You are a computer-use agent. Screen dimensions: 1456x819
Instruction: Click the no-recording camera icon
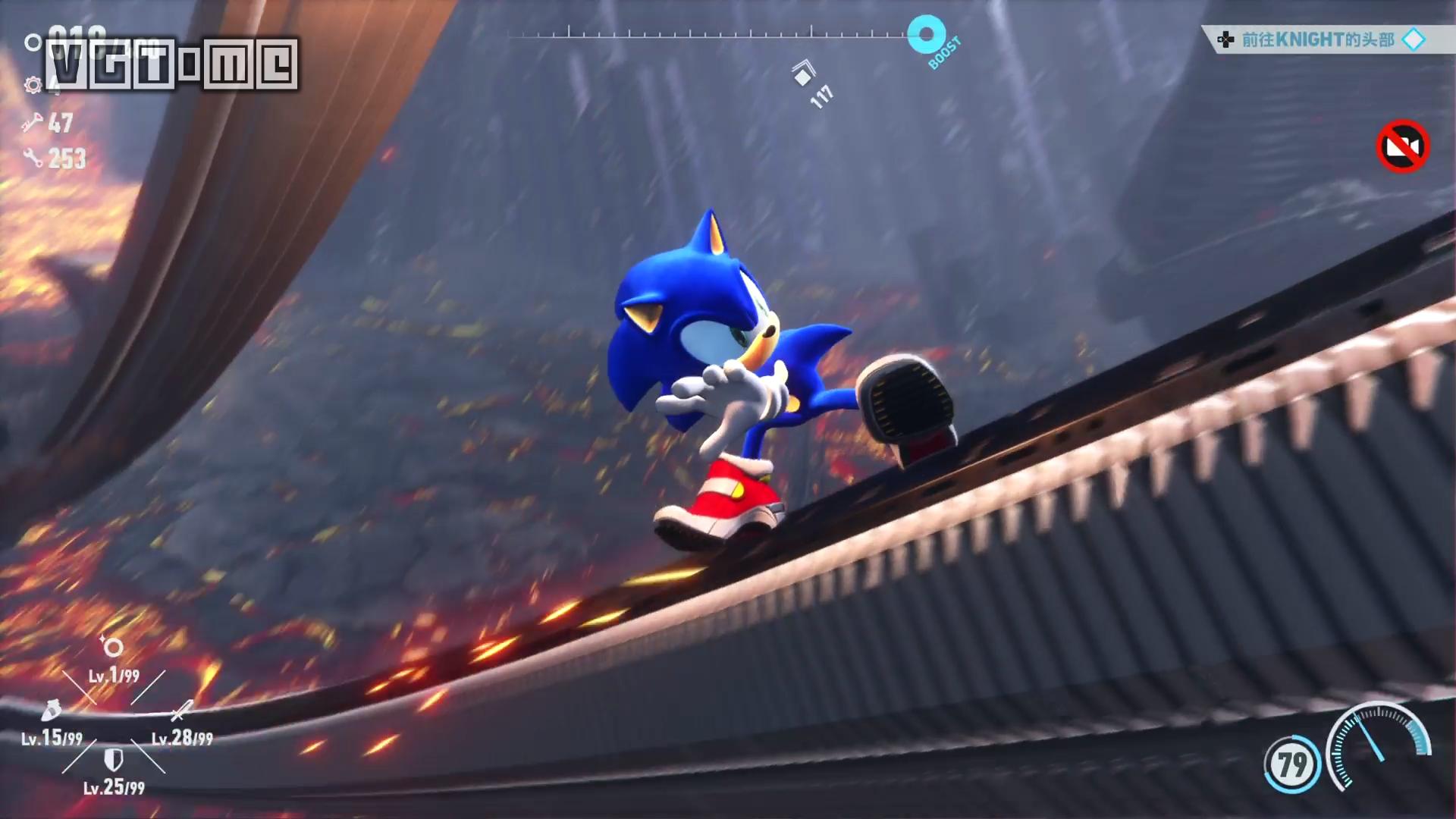1402,146
